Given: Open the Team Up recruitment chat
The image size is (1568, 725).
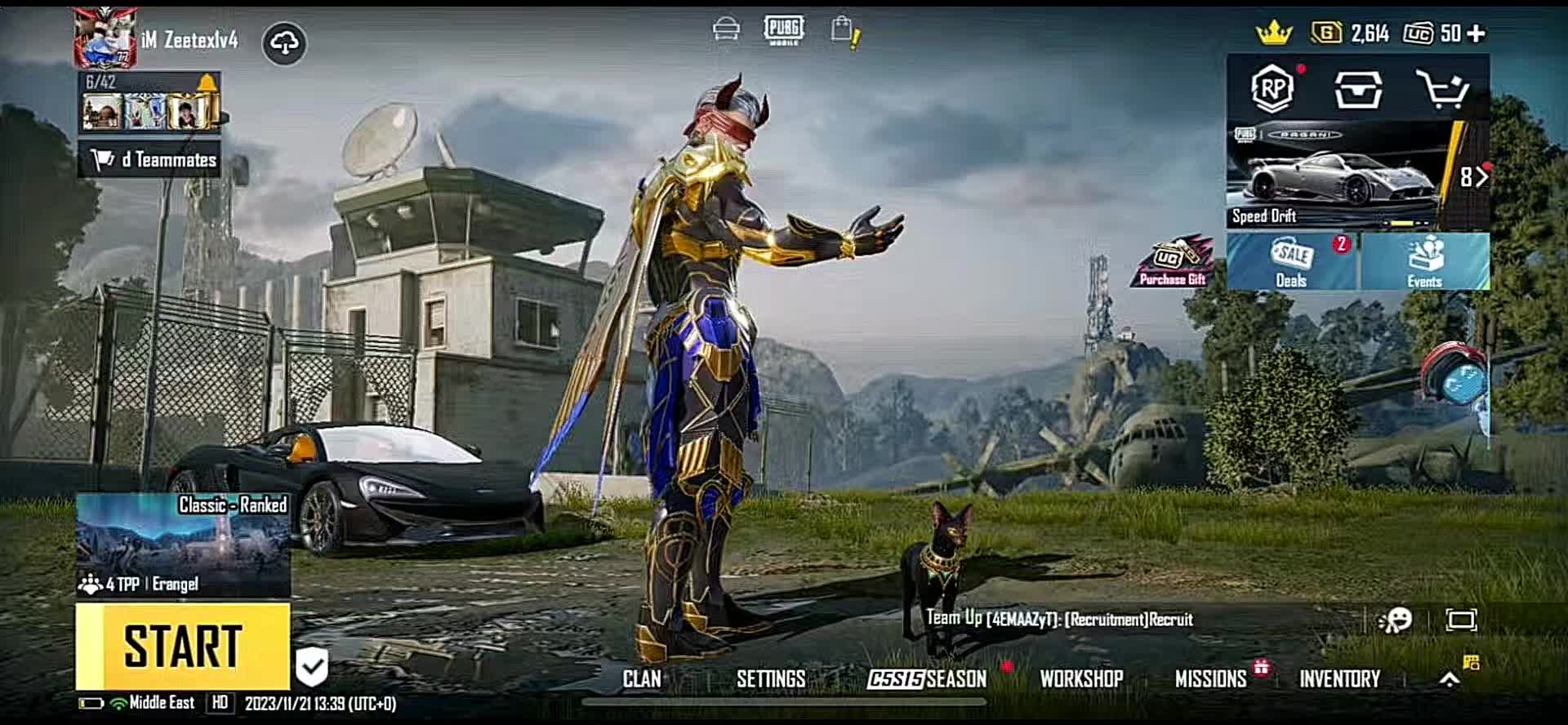Looking at the screenshot, I should (x=1059, y=620).
